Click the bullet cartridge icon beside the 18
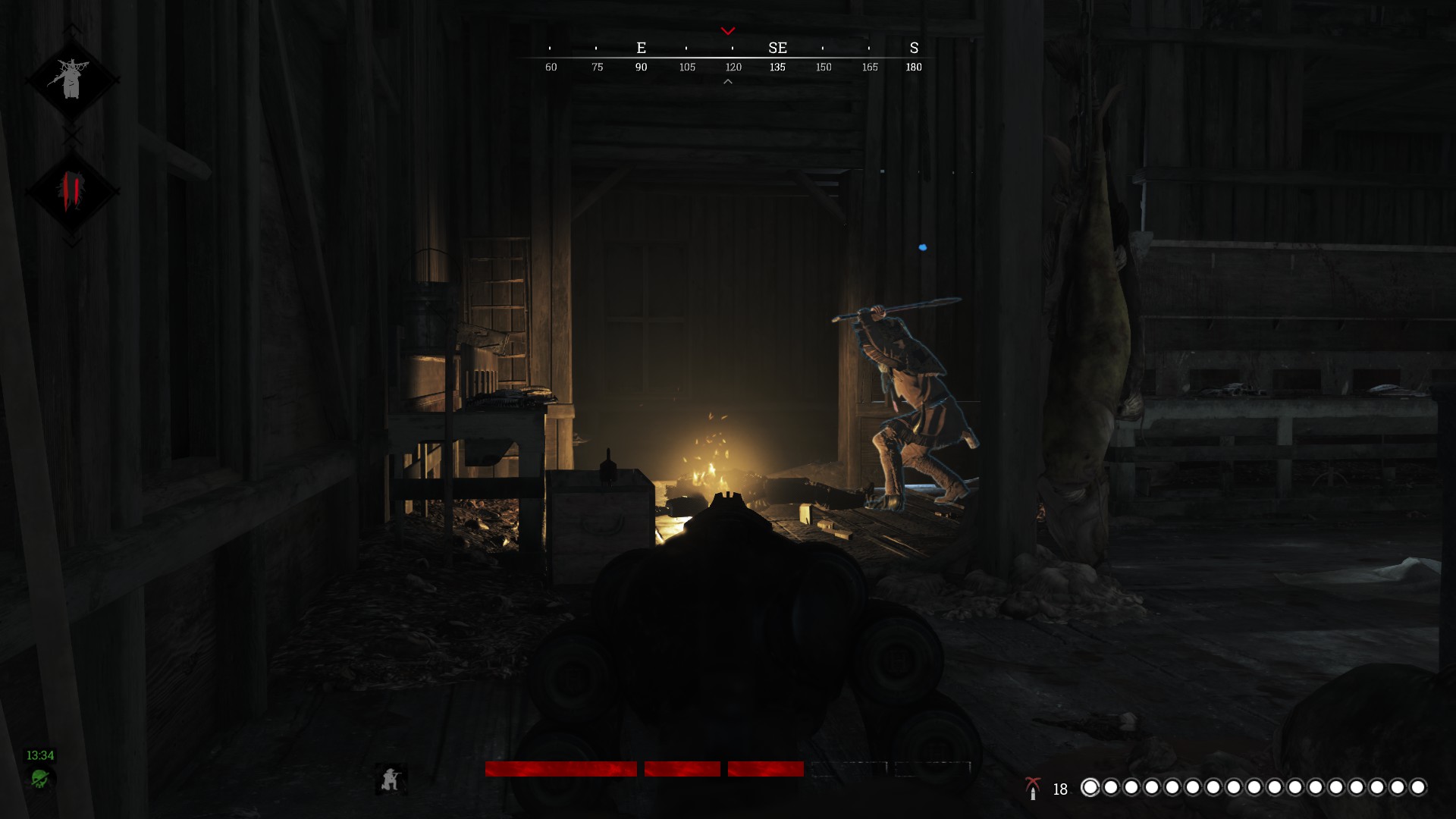This screenshot has height=819, width=1456. pyautogui.click(x=1034, y=794)
